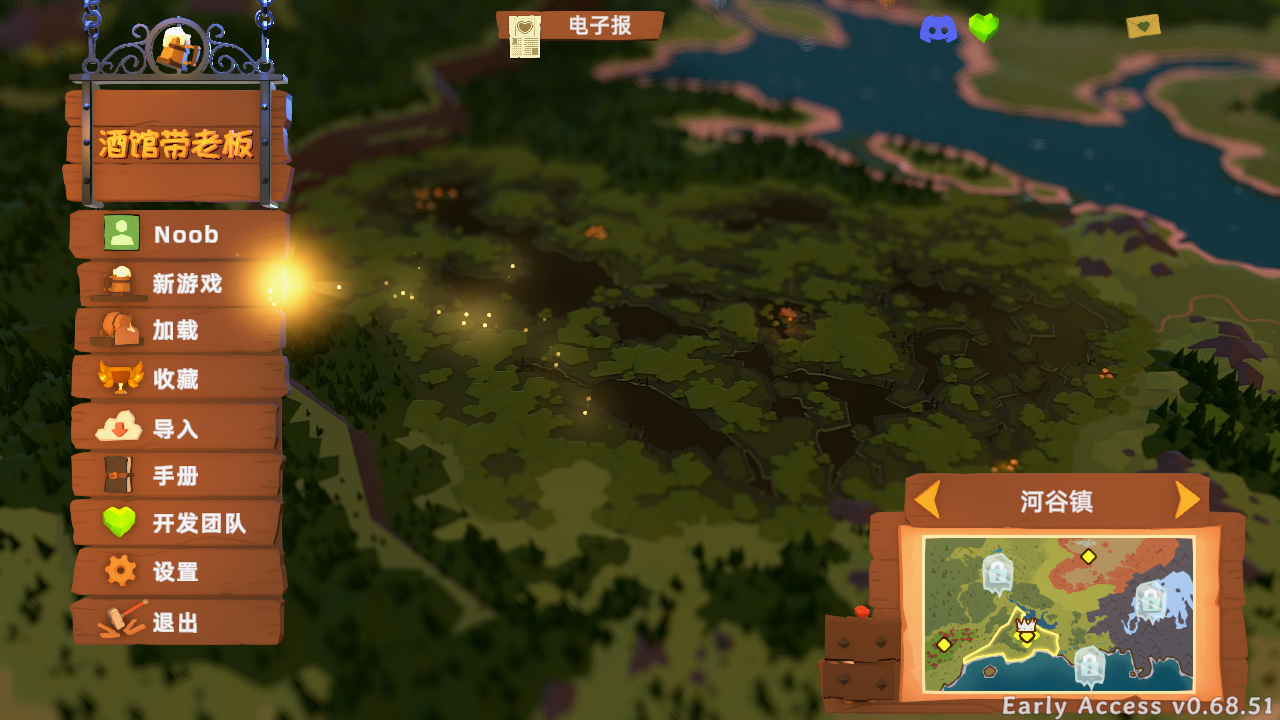Select the locked blue region on the map
This screenshot has height=720, width=1280.
pyautogui.click(x=1150, y=600)
